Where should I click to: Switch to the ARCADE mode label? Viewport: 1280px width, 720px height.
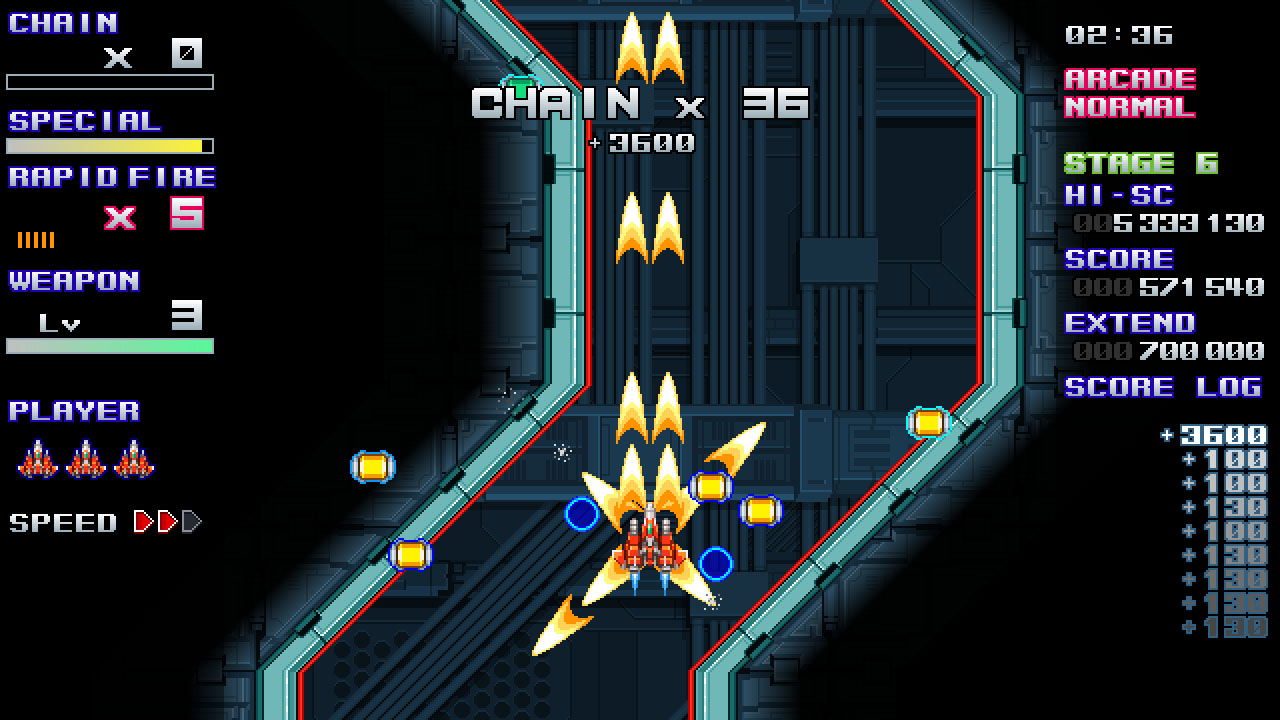1130,79
